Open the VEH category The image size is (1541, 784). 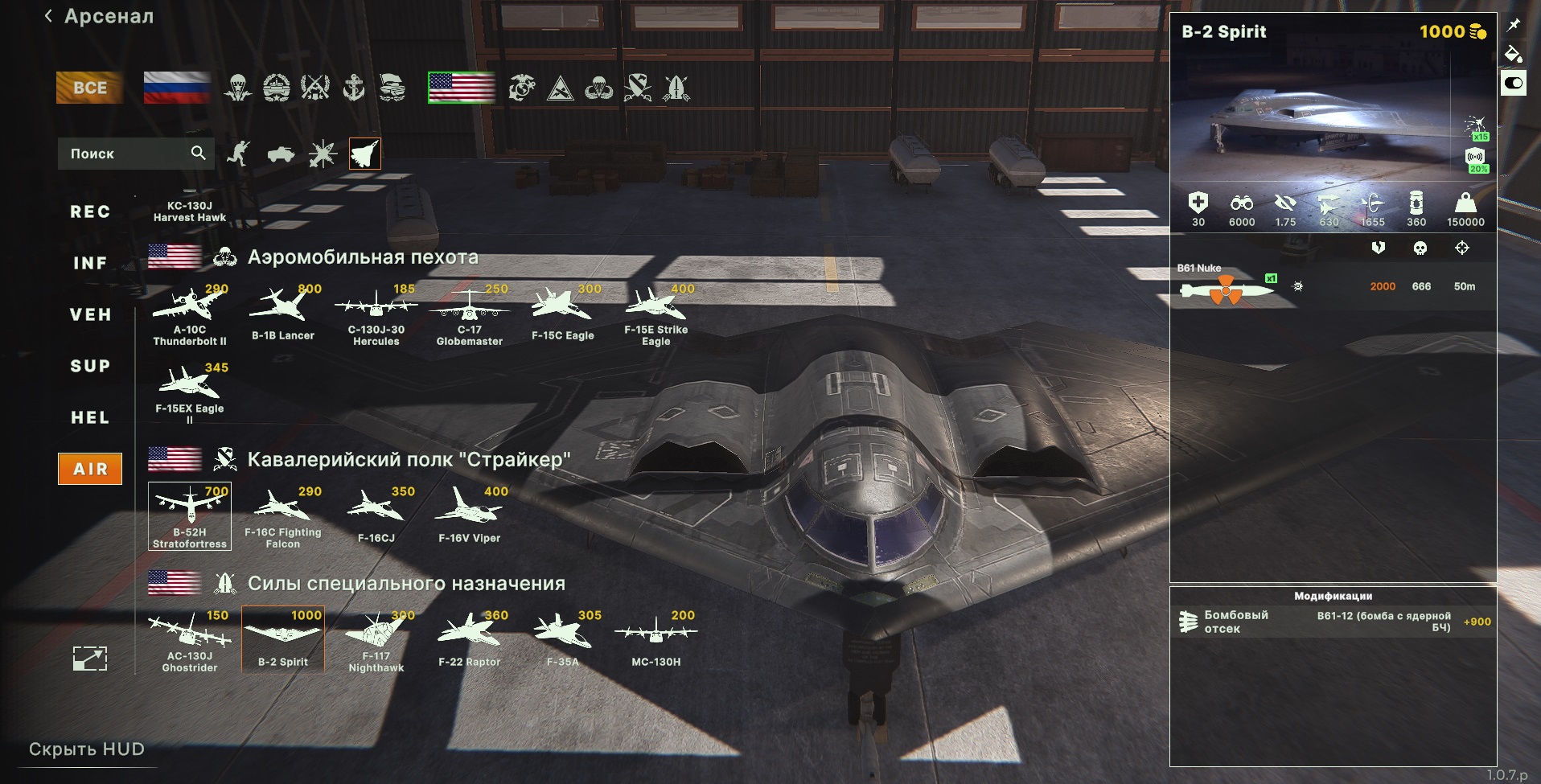(90, 315)
